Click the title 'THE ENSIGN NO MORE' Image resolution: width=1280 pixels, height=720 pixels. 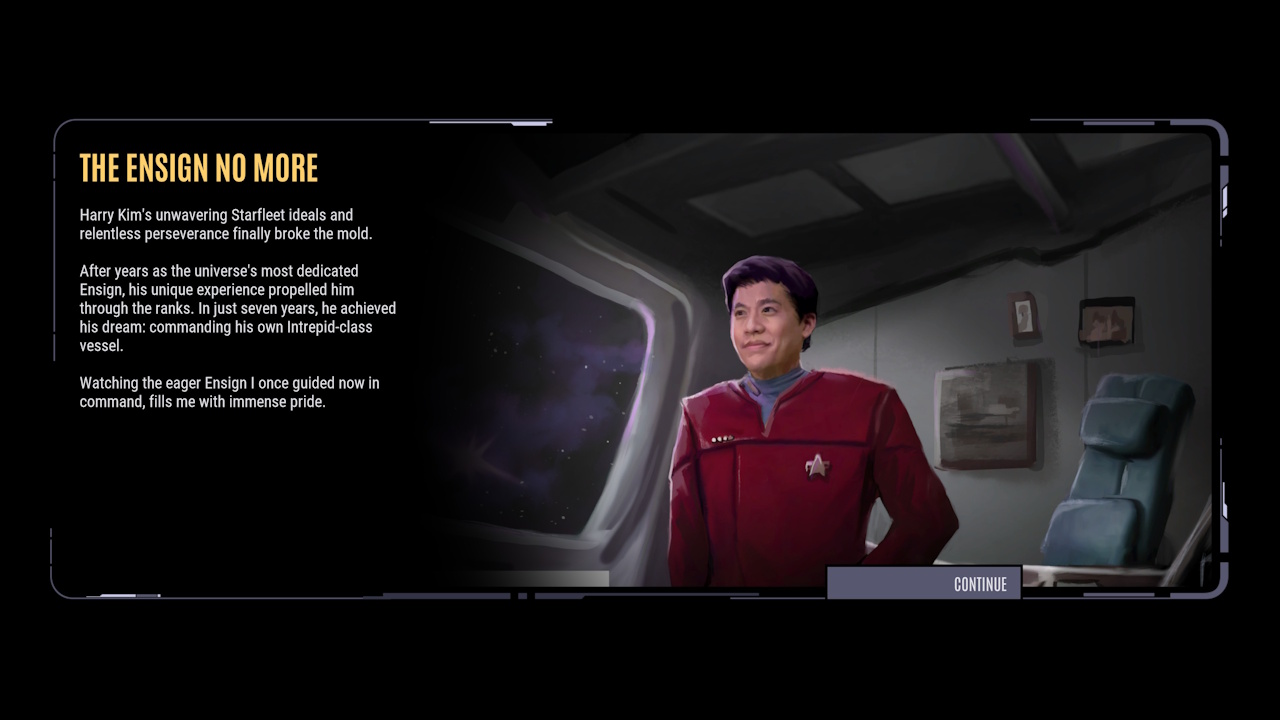(198, 168)
